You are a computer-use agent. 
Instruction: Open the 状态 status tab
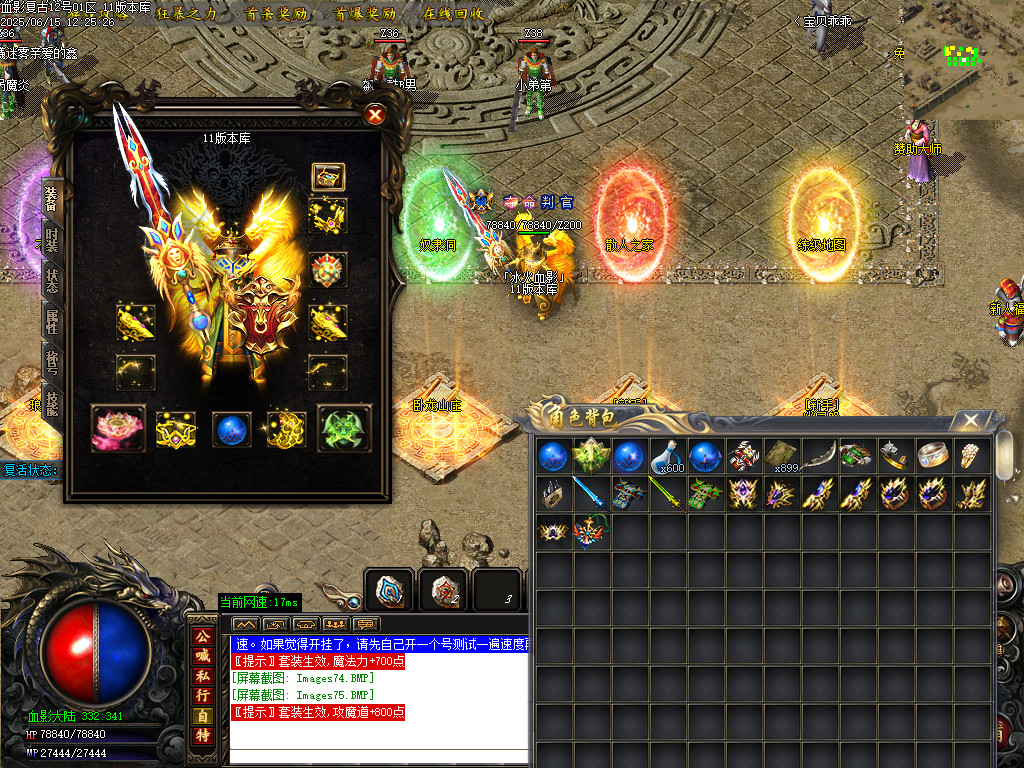coord(52,281)
